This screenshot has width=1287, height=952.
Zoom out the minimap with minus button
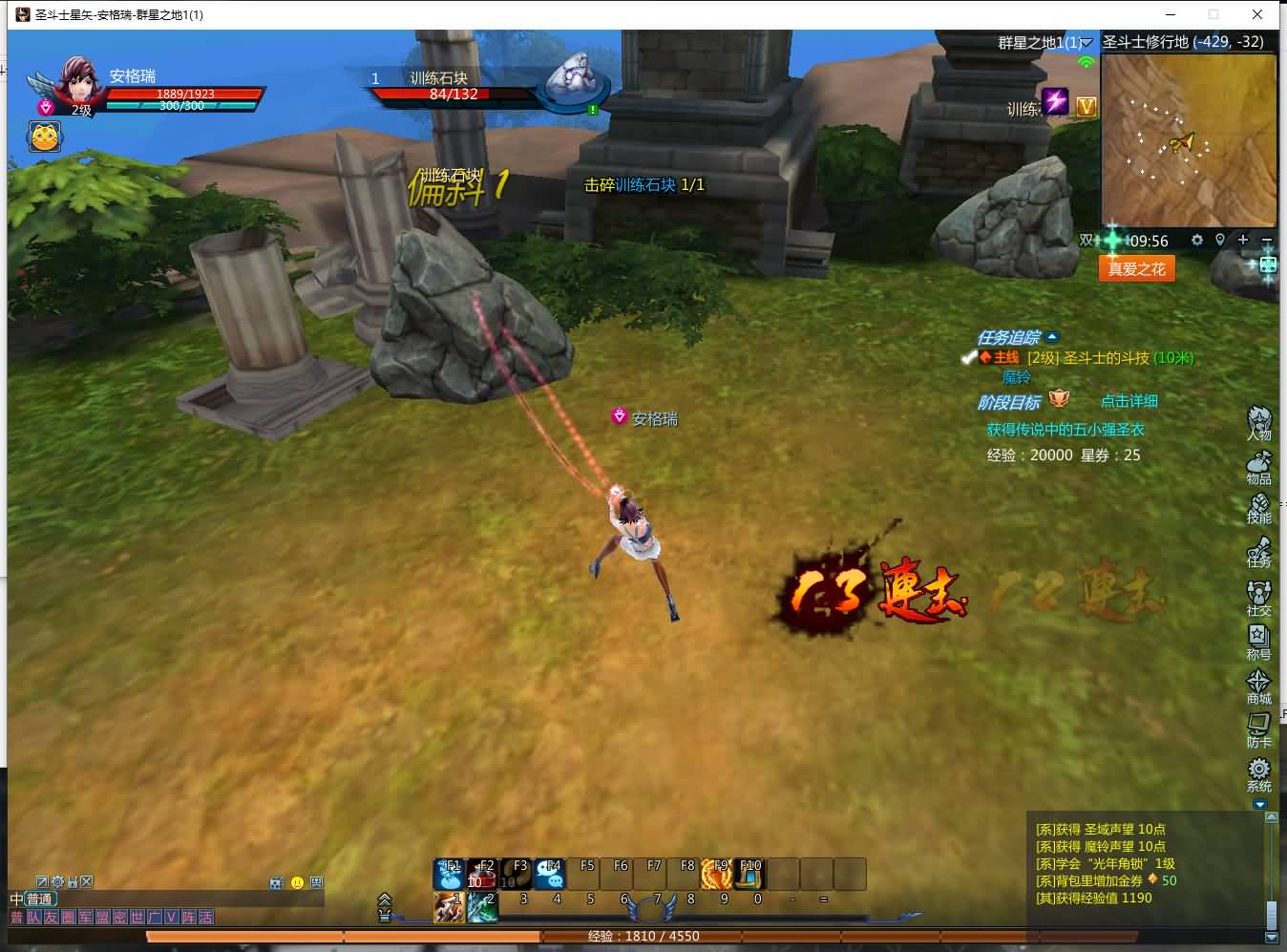pos(1267,240)
